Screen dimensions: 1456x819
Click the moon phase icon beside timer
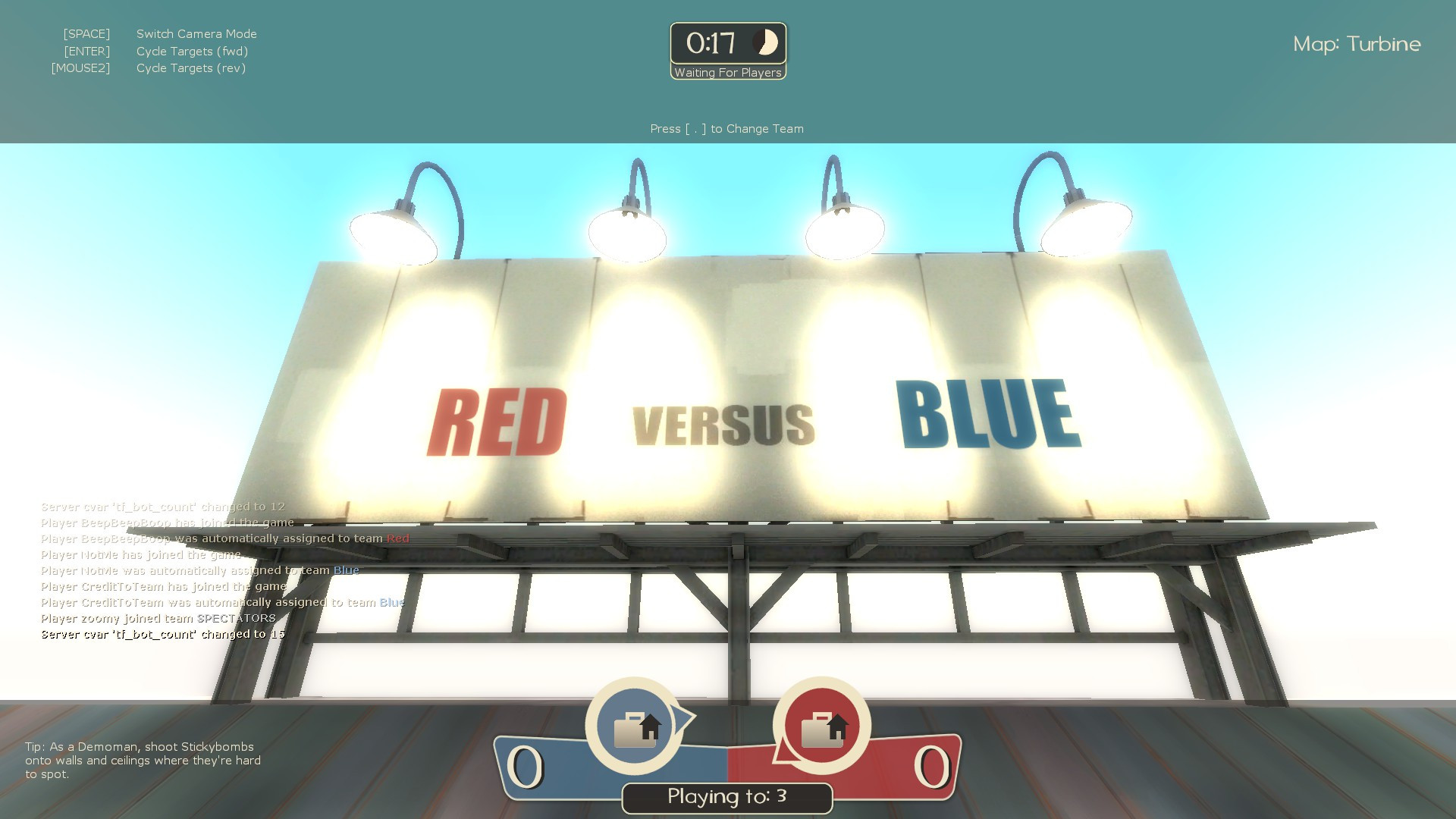pos(766,43)
